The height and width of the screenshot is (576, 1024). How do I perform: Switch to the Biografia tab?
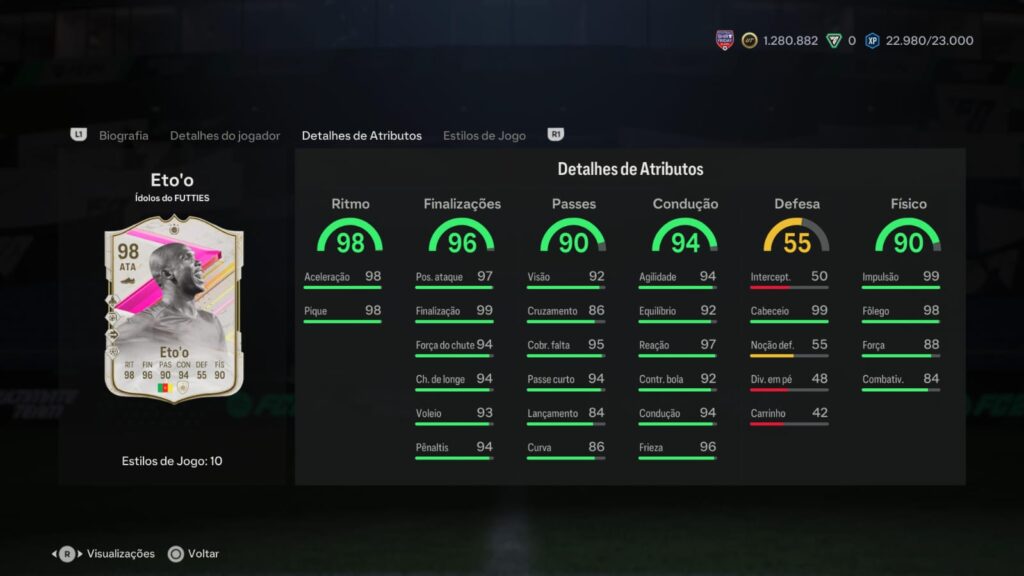[123, 135]
